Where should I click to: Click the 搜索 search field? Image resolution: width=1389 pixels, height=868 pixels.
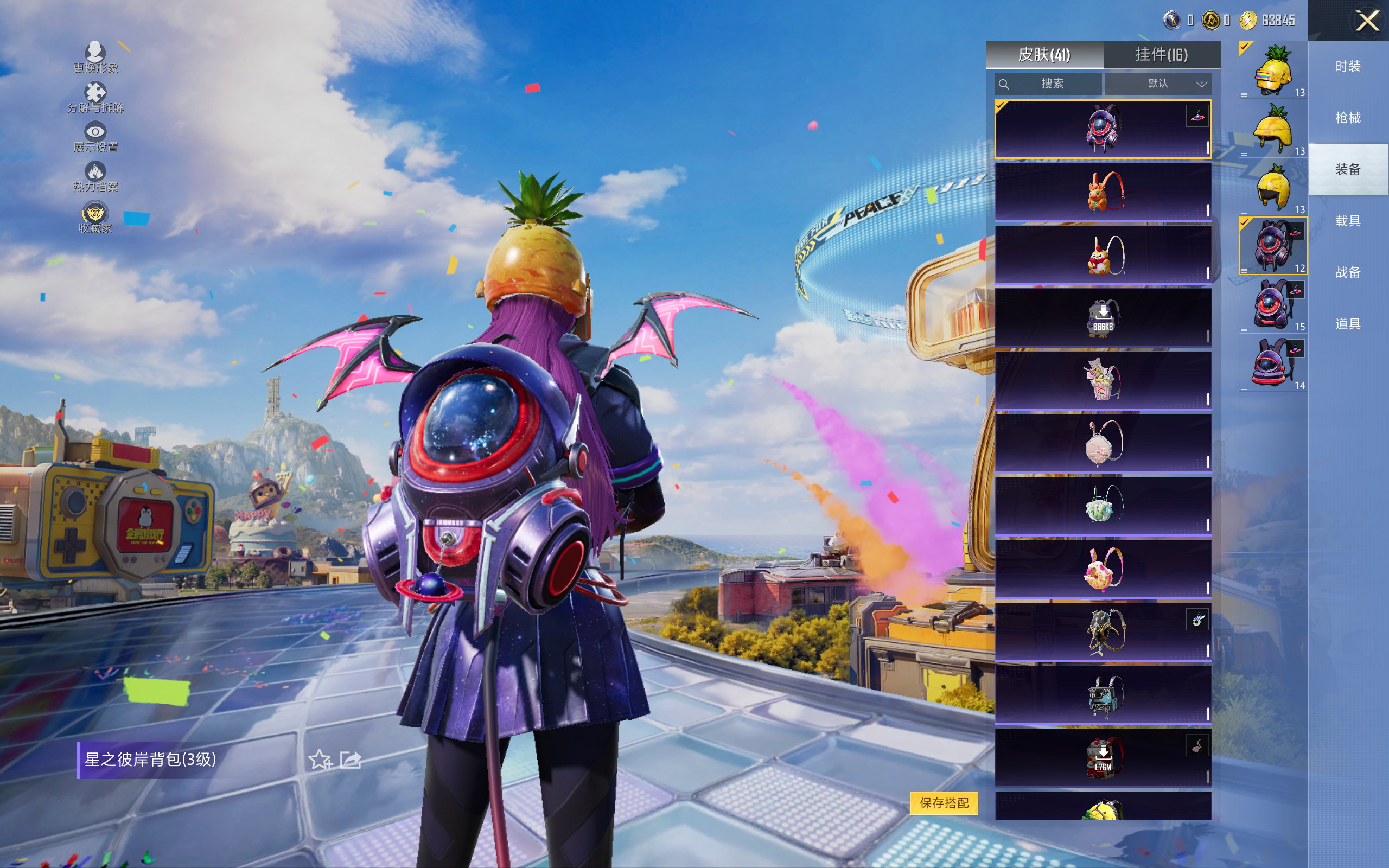coord(1048,84)
